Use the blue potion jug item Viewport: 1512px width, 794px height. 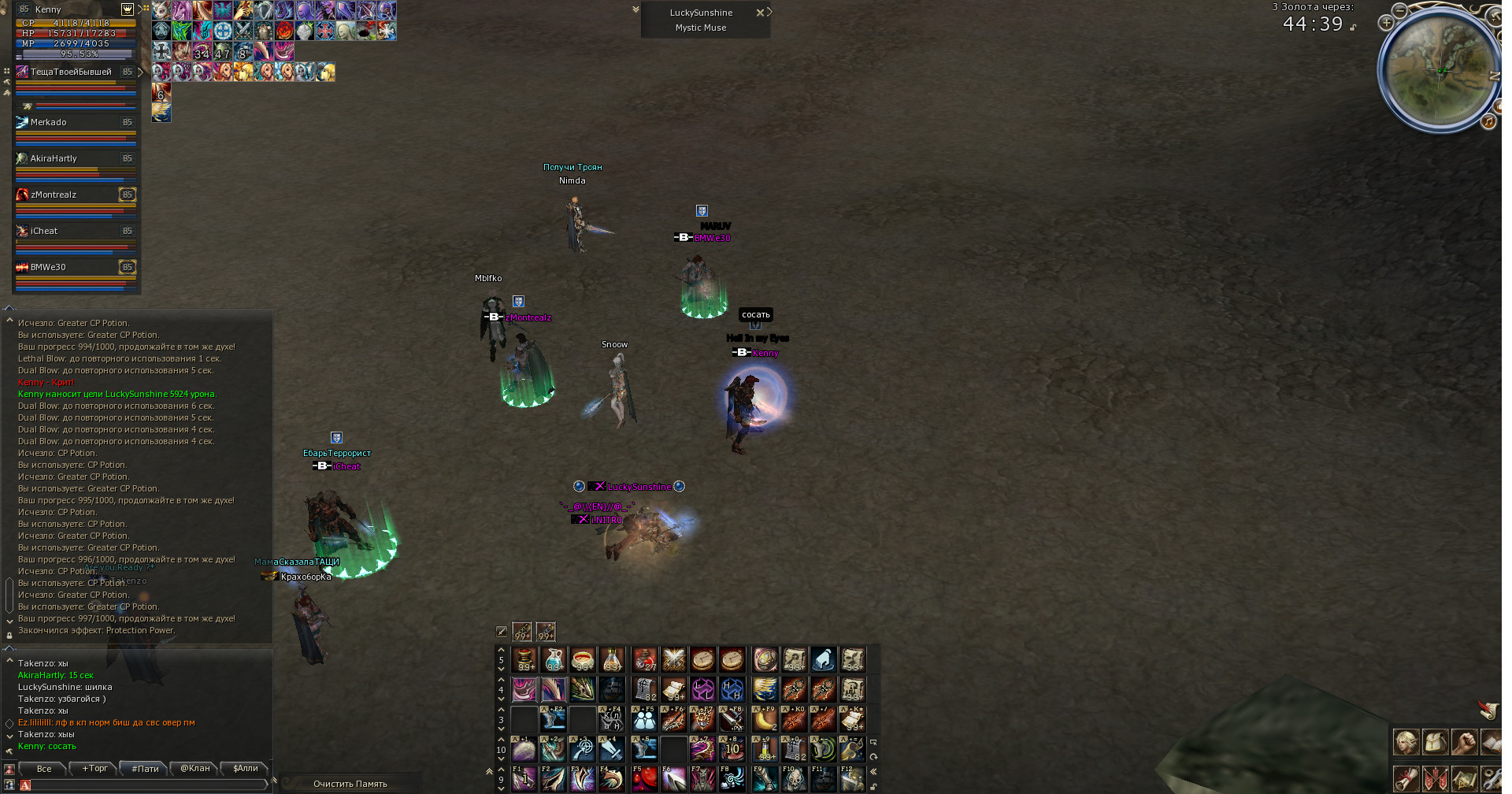tap(554, 659)
